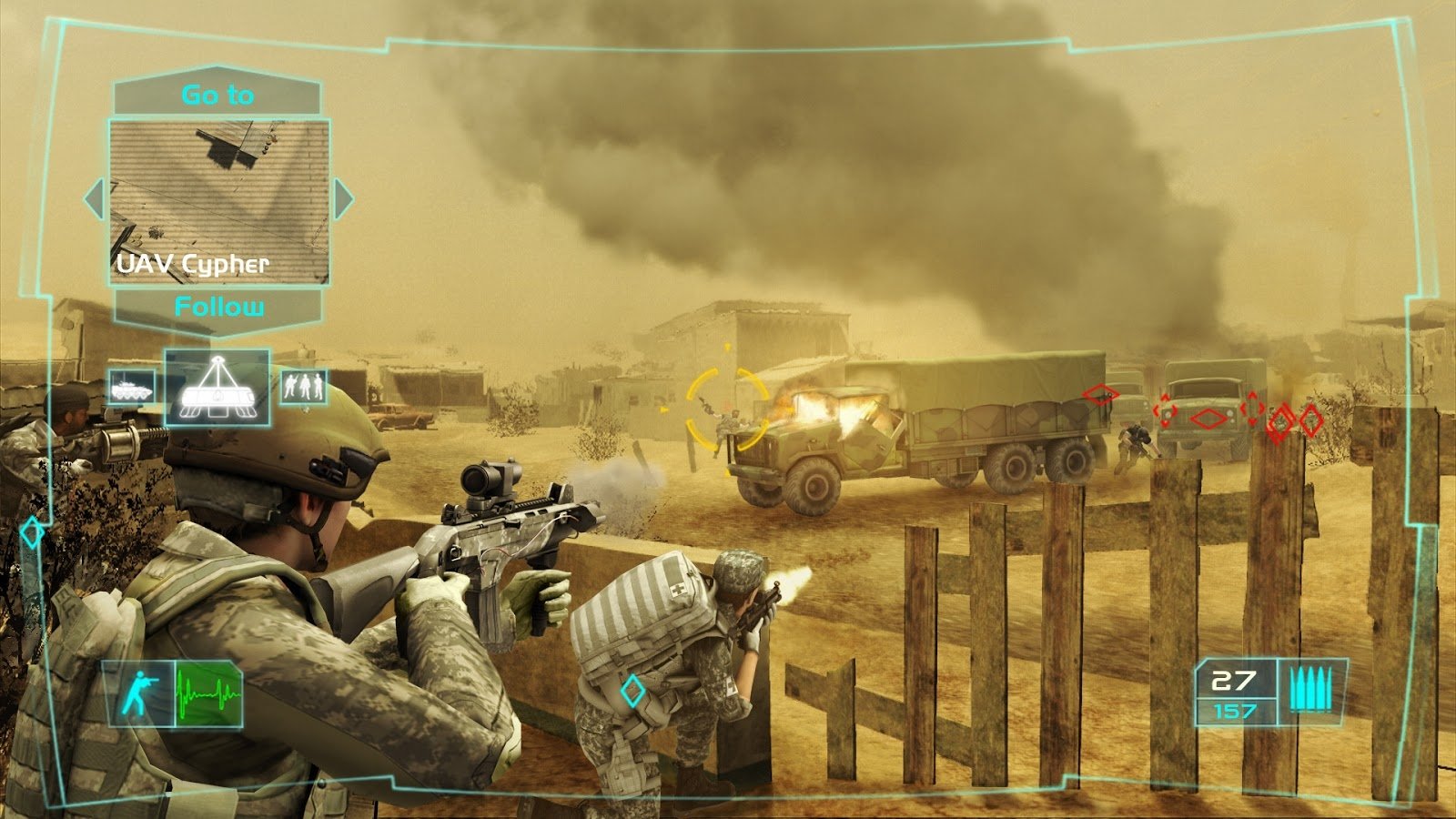Click the 157 reserve ammo bar

[1235, 710]
